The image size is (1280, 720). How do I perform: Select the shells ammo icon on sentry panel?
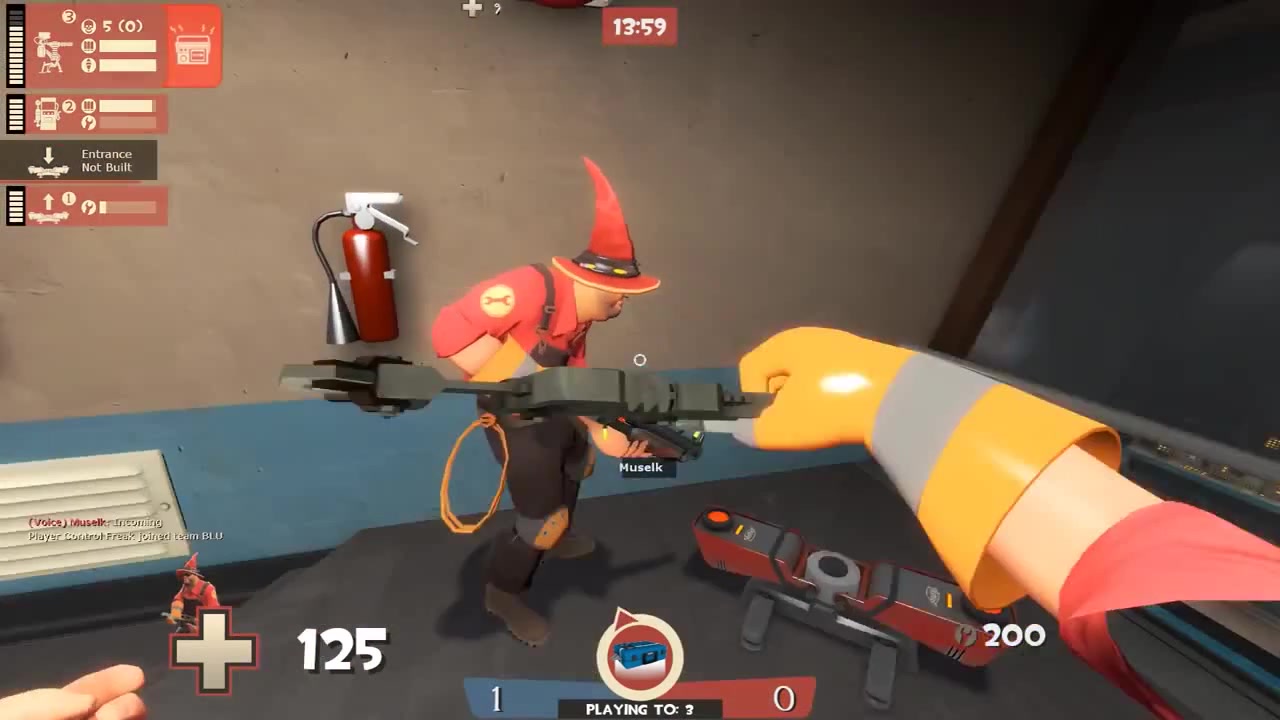pyautogui.click(x=87, y=46)
